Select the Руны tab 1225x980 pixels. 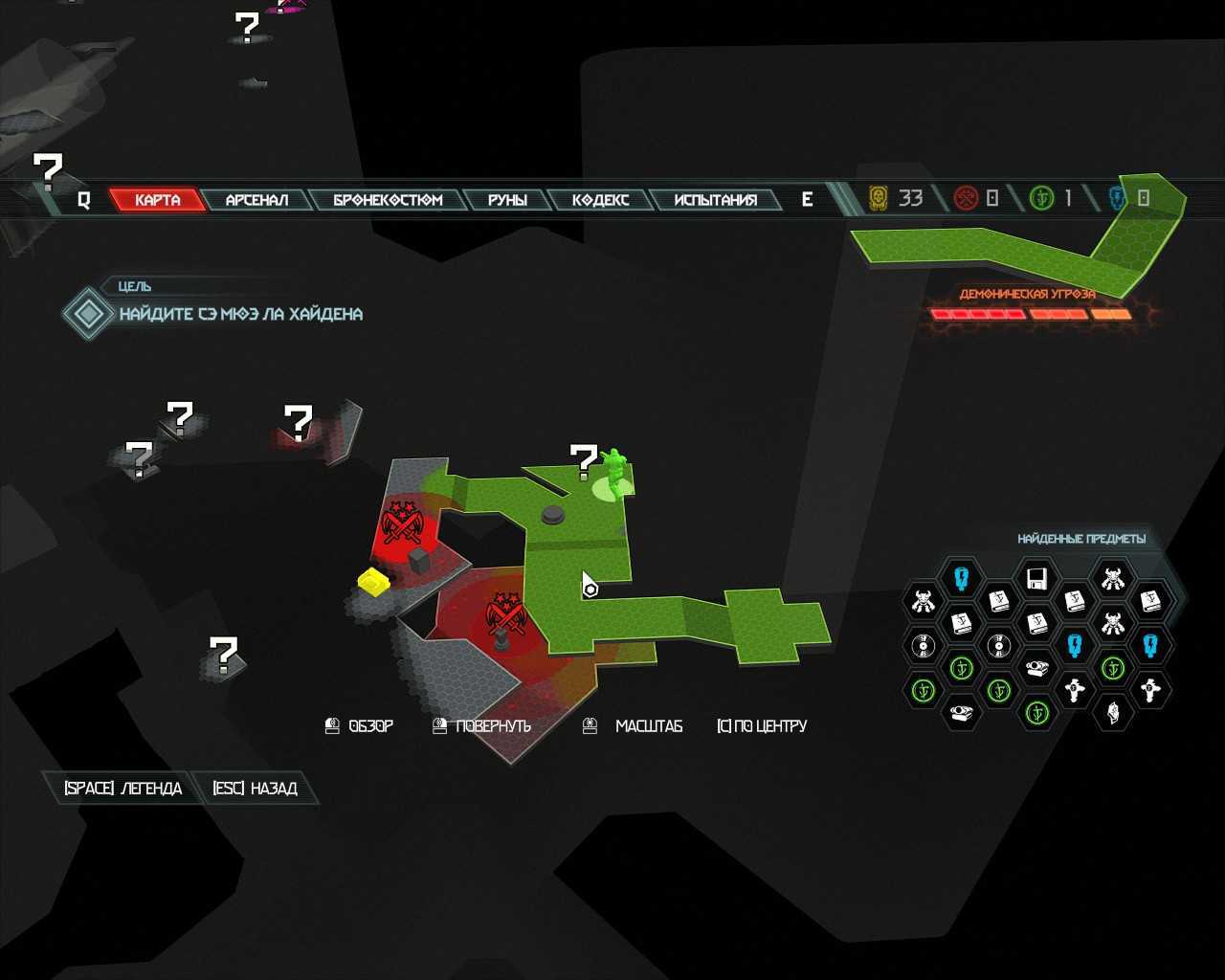507,200
